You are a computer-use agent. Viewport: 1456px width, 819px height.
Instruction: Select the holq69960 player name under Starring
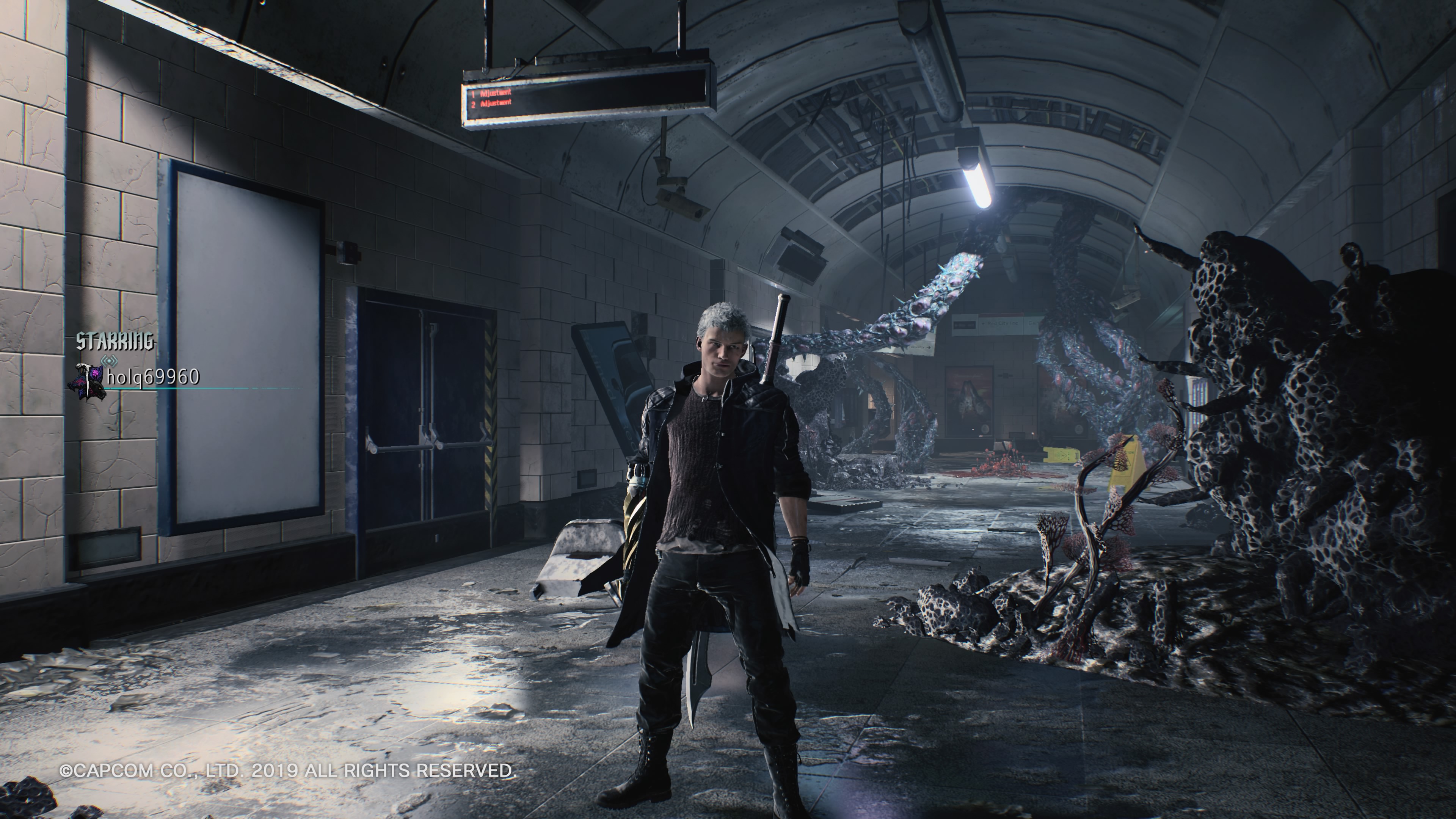click(x=152, y=377)
